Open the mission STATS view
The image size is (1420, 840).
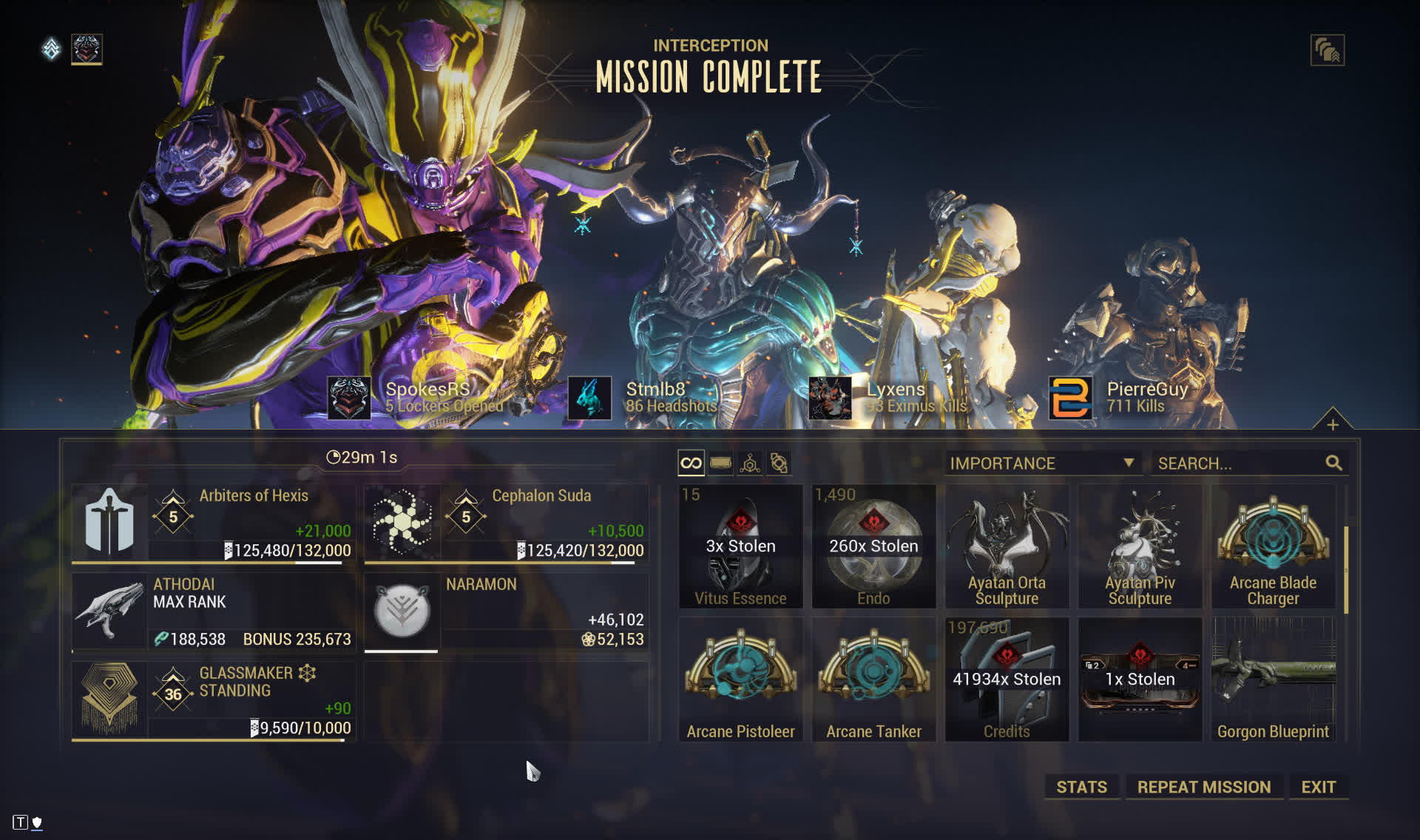(x=1081, y=787)
